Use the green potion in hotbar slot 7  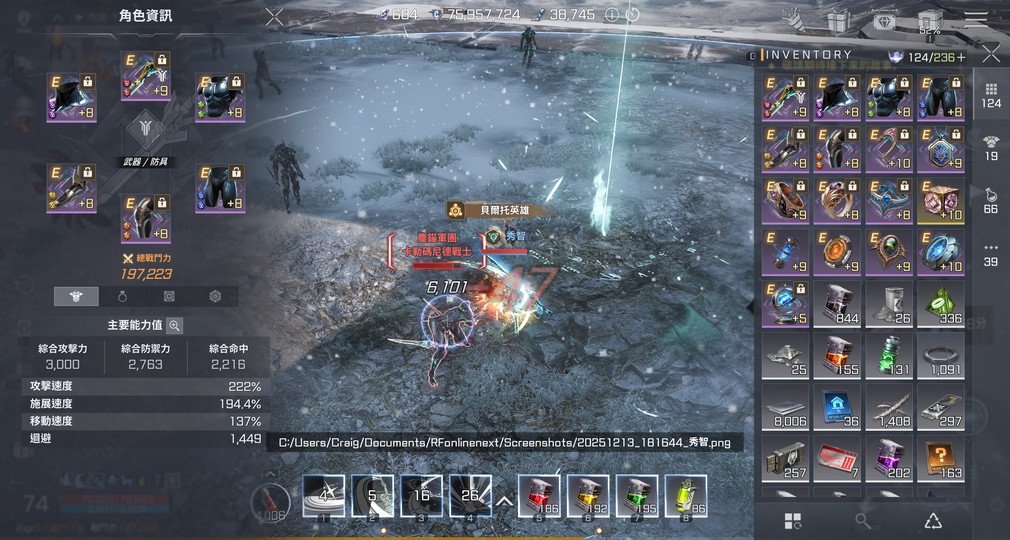click(x=636, y=496)
